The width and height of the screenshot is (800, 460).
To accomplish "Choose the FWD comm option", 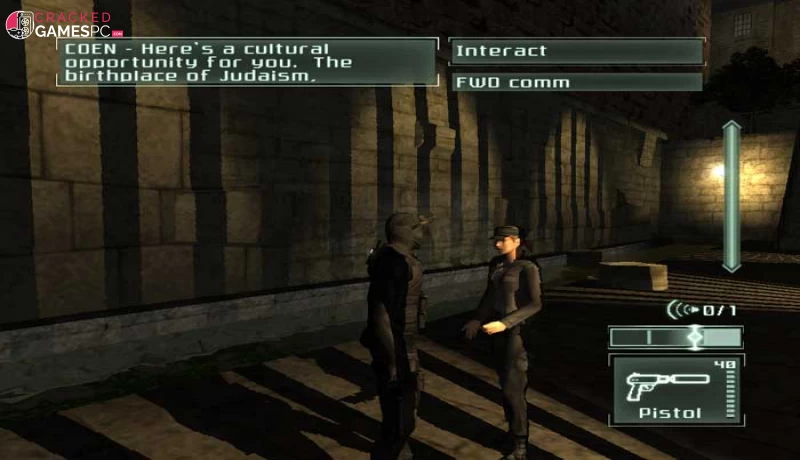I will coord(576,82).
